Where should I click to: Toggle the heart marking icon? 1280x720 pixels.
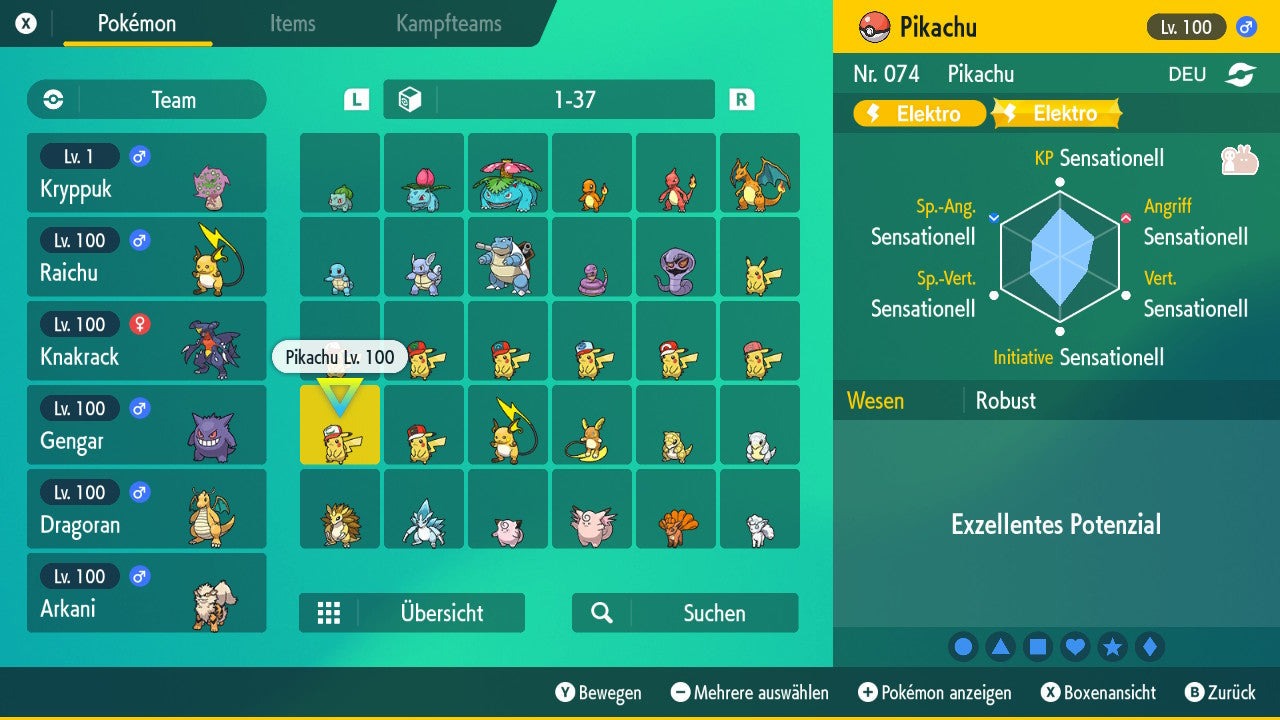point(1075,646)
